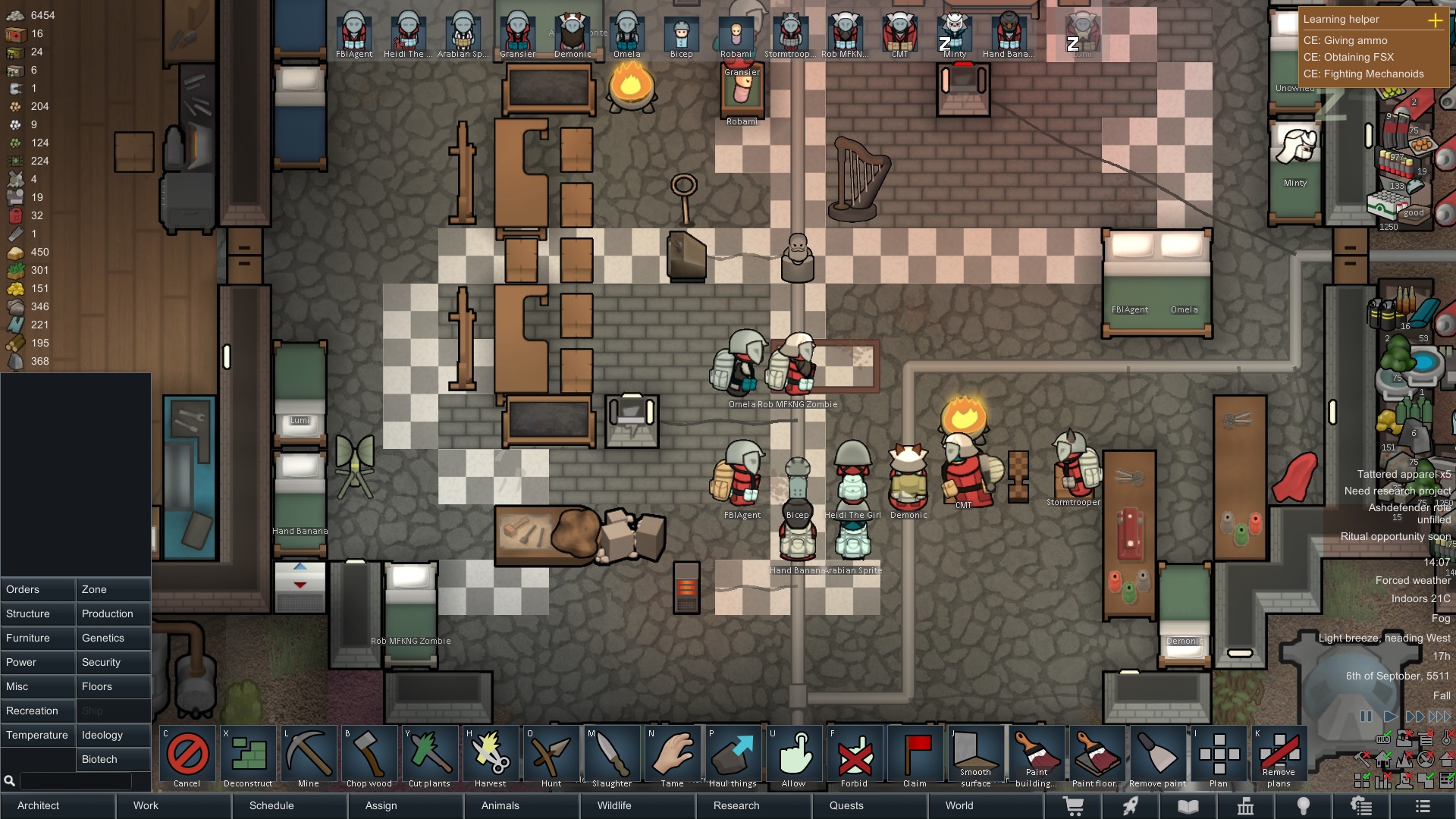This screenshot has width=1456, height=819.
Task: Select the Orders category
Action: click(x=38, y=589)
